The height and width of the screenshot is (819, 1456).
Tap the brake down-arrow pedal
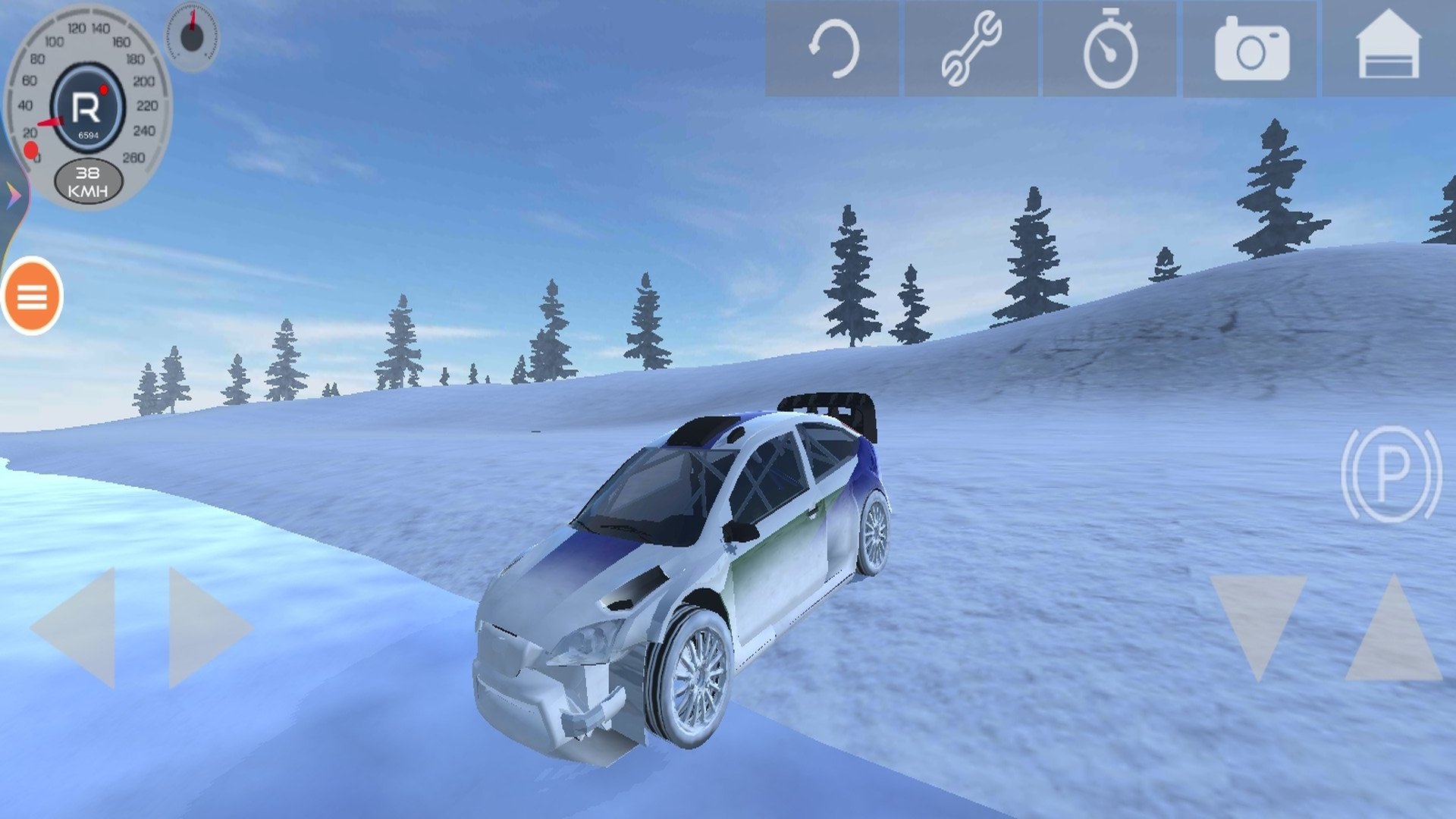click(x=1258, y=623)
